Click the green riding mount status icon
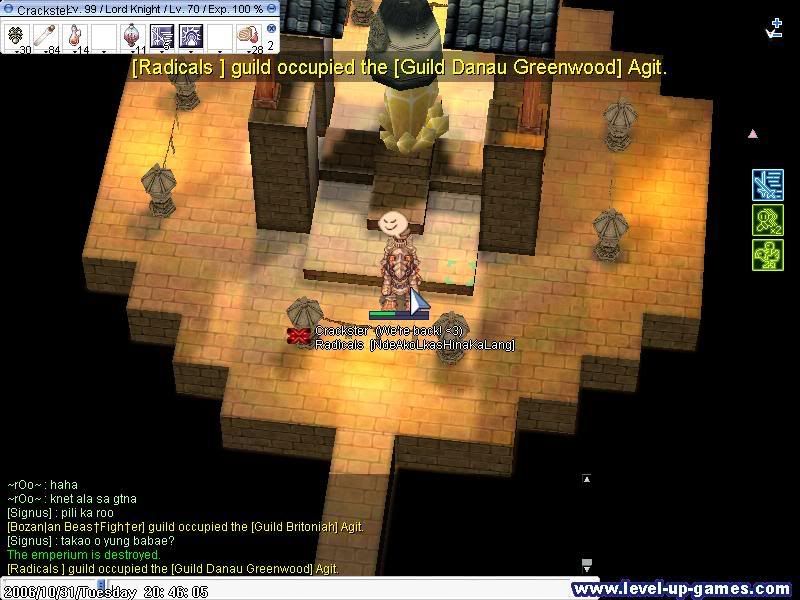The image size is (800, 600). pyautogui.click(x=767, y=255)
